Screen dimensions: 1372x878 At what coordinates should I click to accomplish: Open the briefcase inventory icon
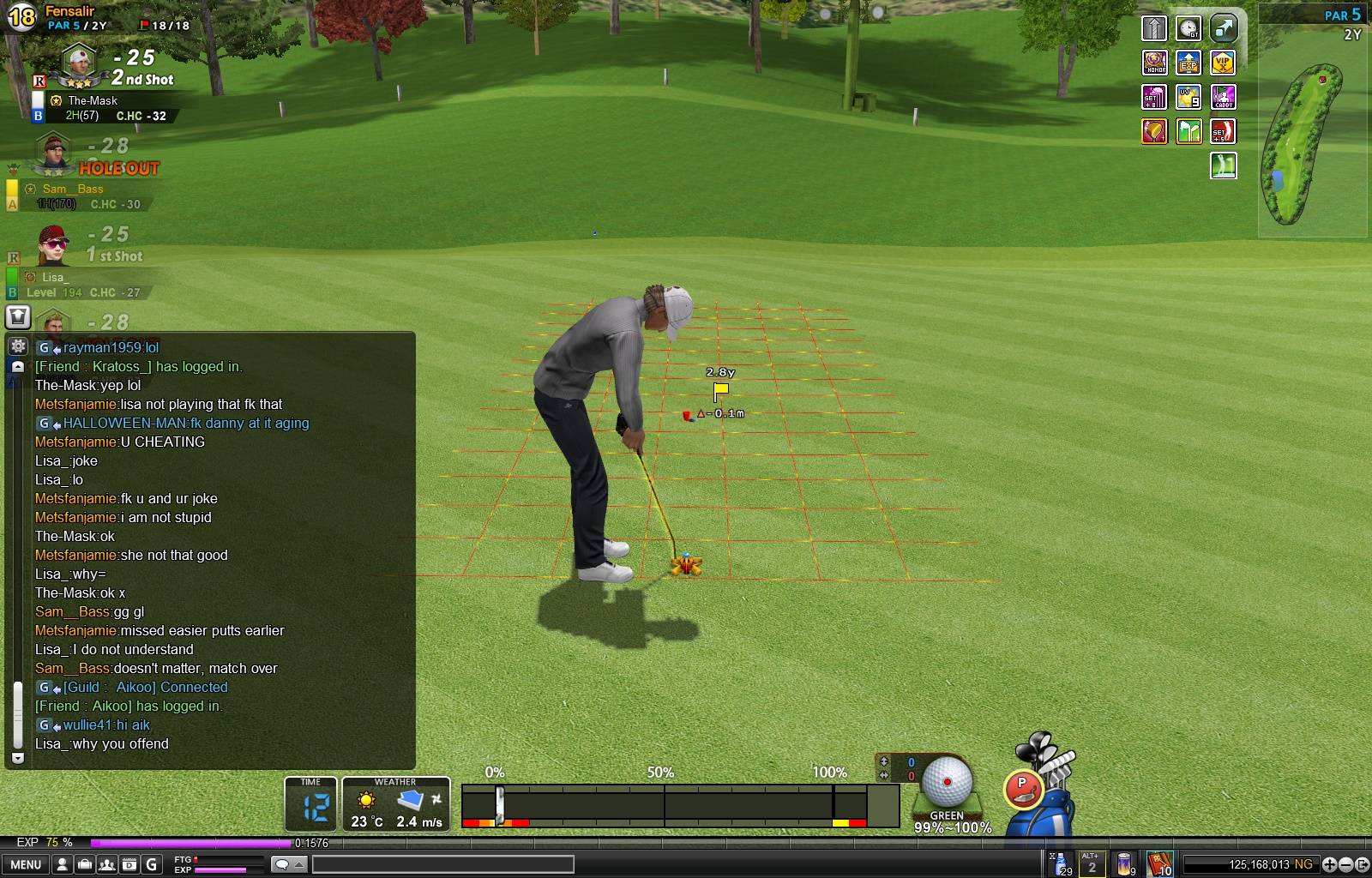[85, 864]
